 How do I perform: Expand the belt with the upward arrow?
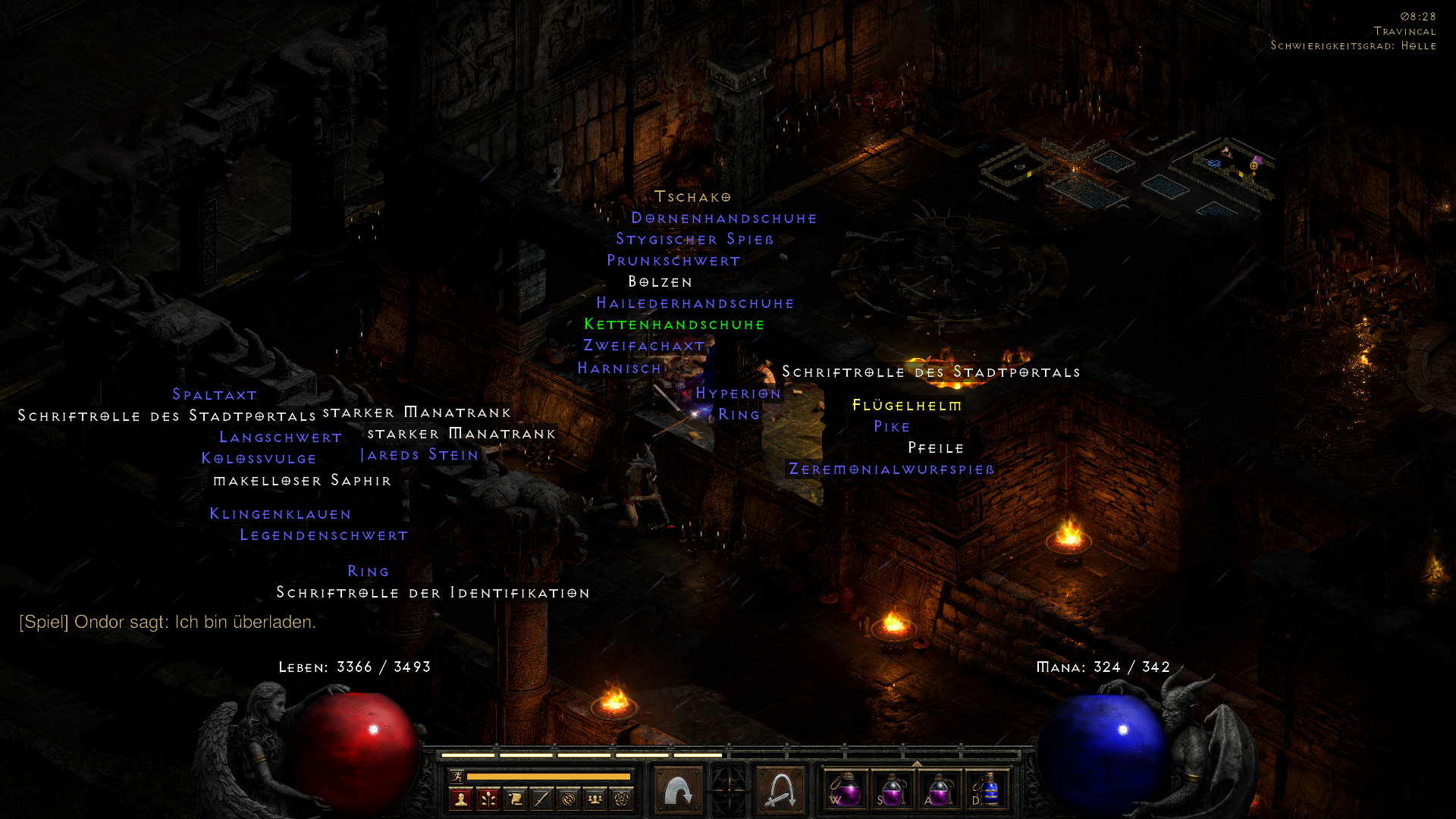pyautogui.click(x=916, y=762)
